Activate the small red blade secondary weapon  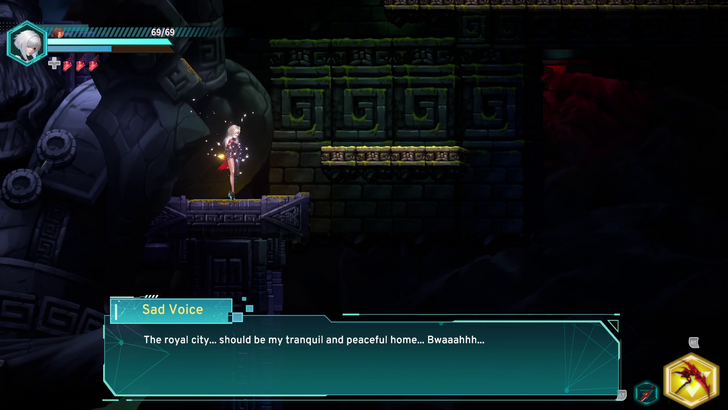point(647,392)
